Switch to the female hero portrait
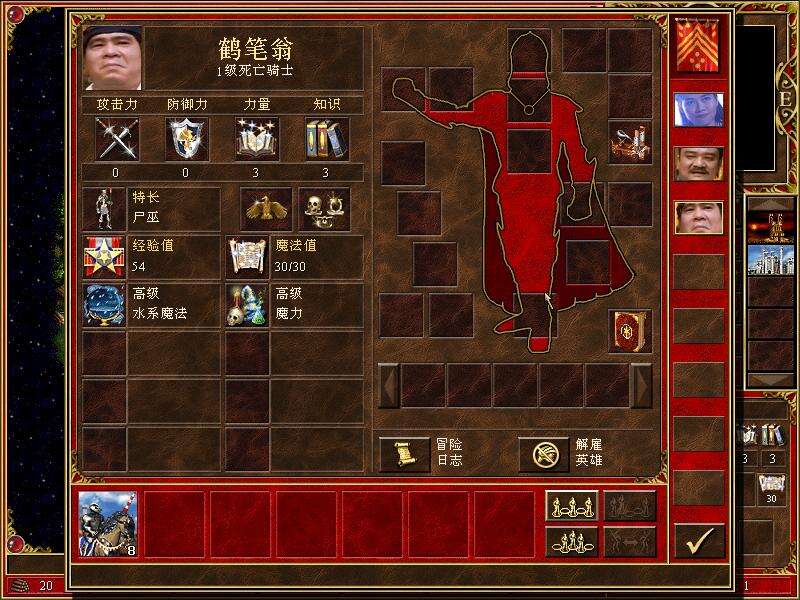Image resolution: width=800 pixels, height=600 pixels. click(698, 109)
